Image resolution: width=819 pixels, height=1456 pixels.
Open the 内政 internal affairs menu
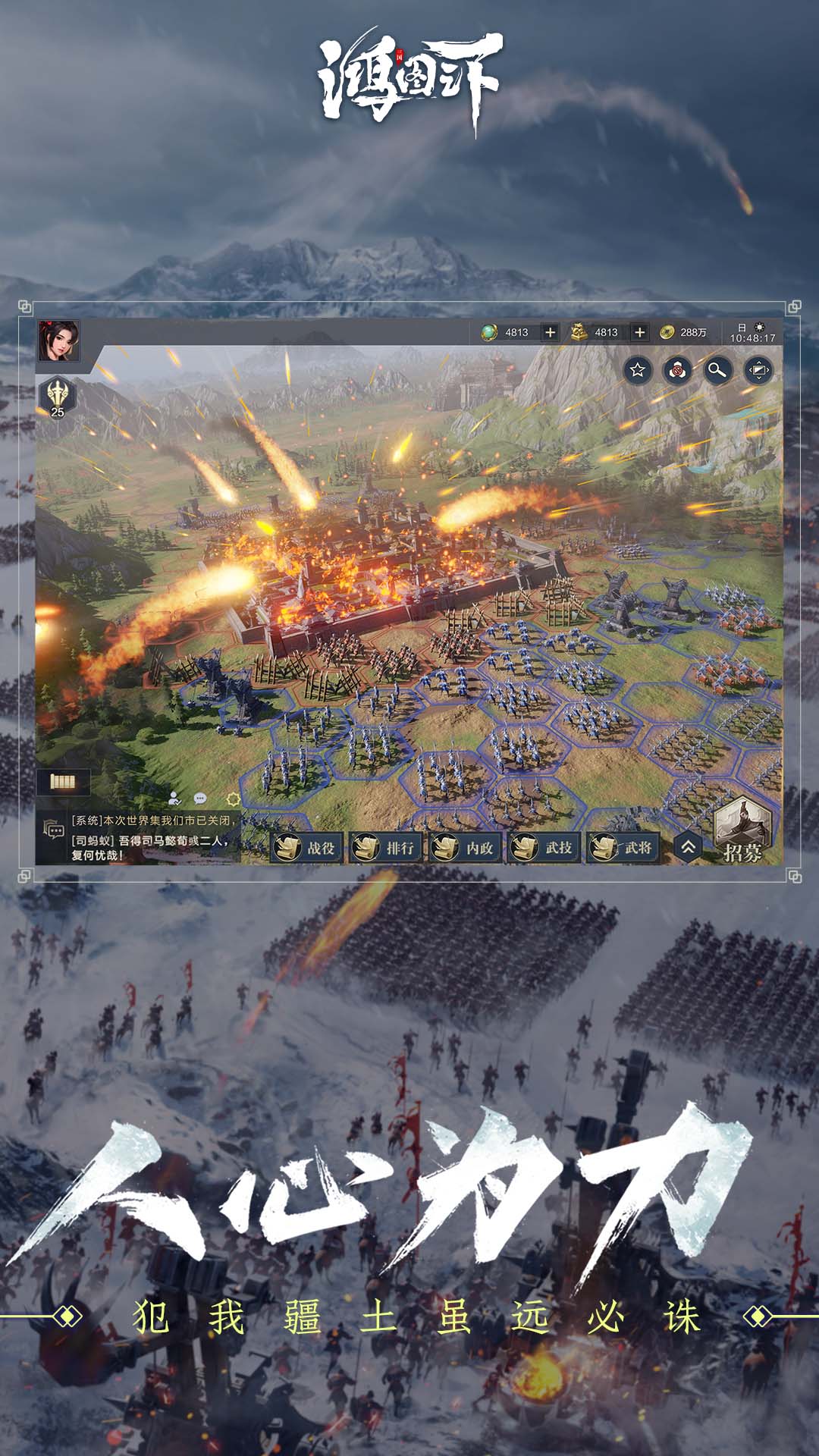point(466,847)
